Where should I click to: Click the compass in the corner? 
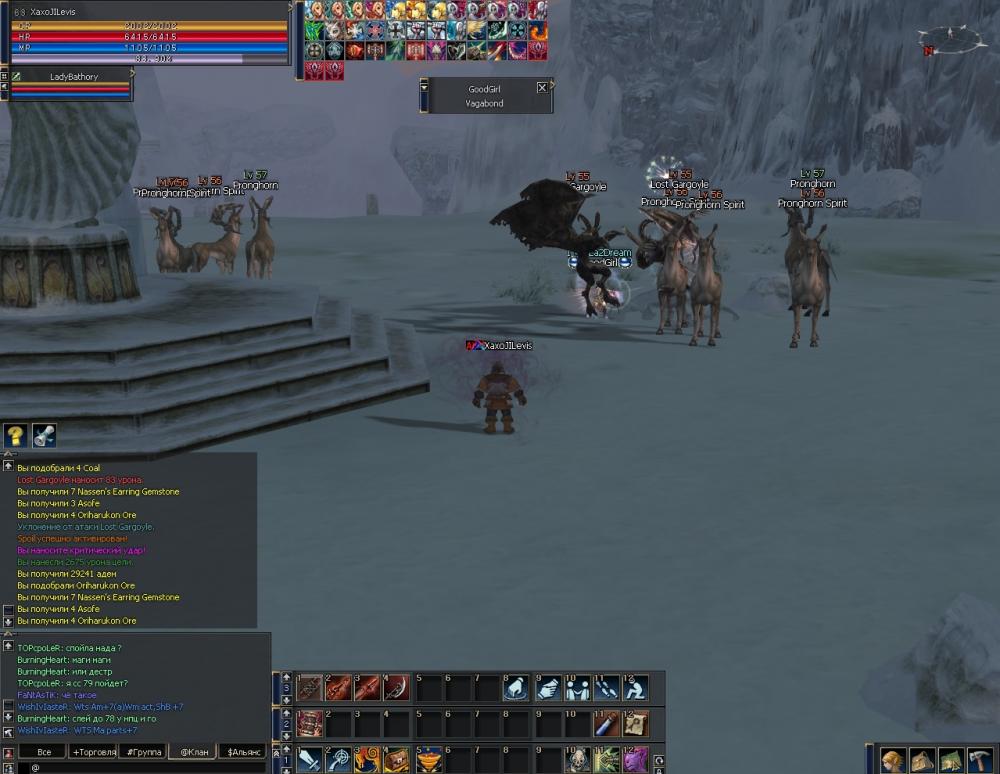click(x=951, y=40)
